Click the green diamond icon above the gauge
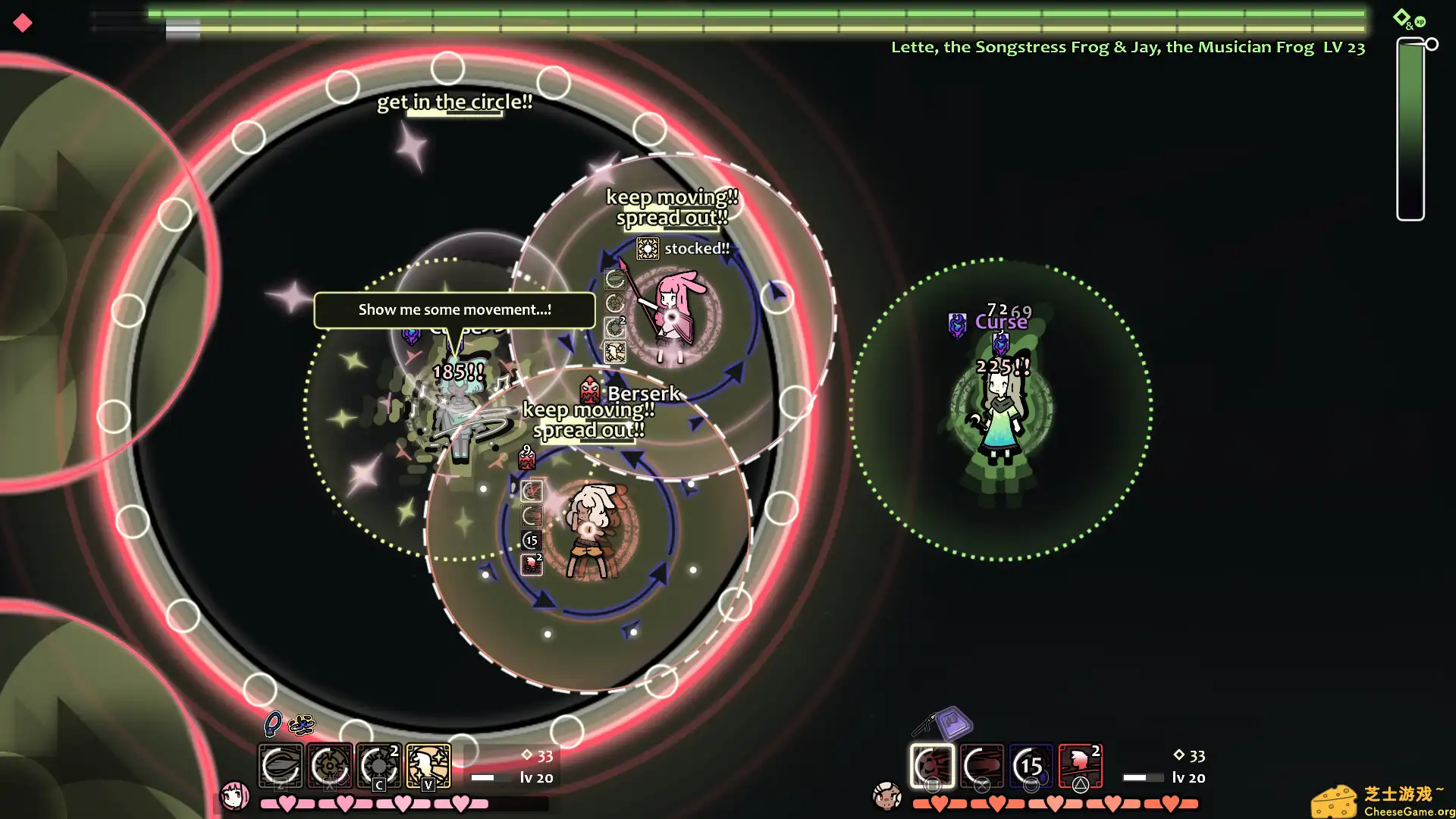This screenshot has height=819, width=1456. [x=1401, y=16]
